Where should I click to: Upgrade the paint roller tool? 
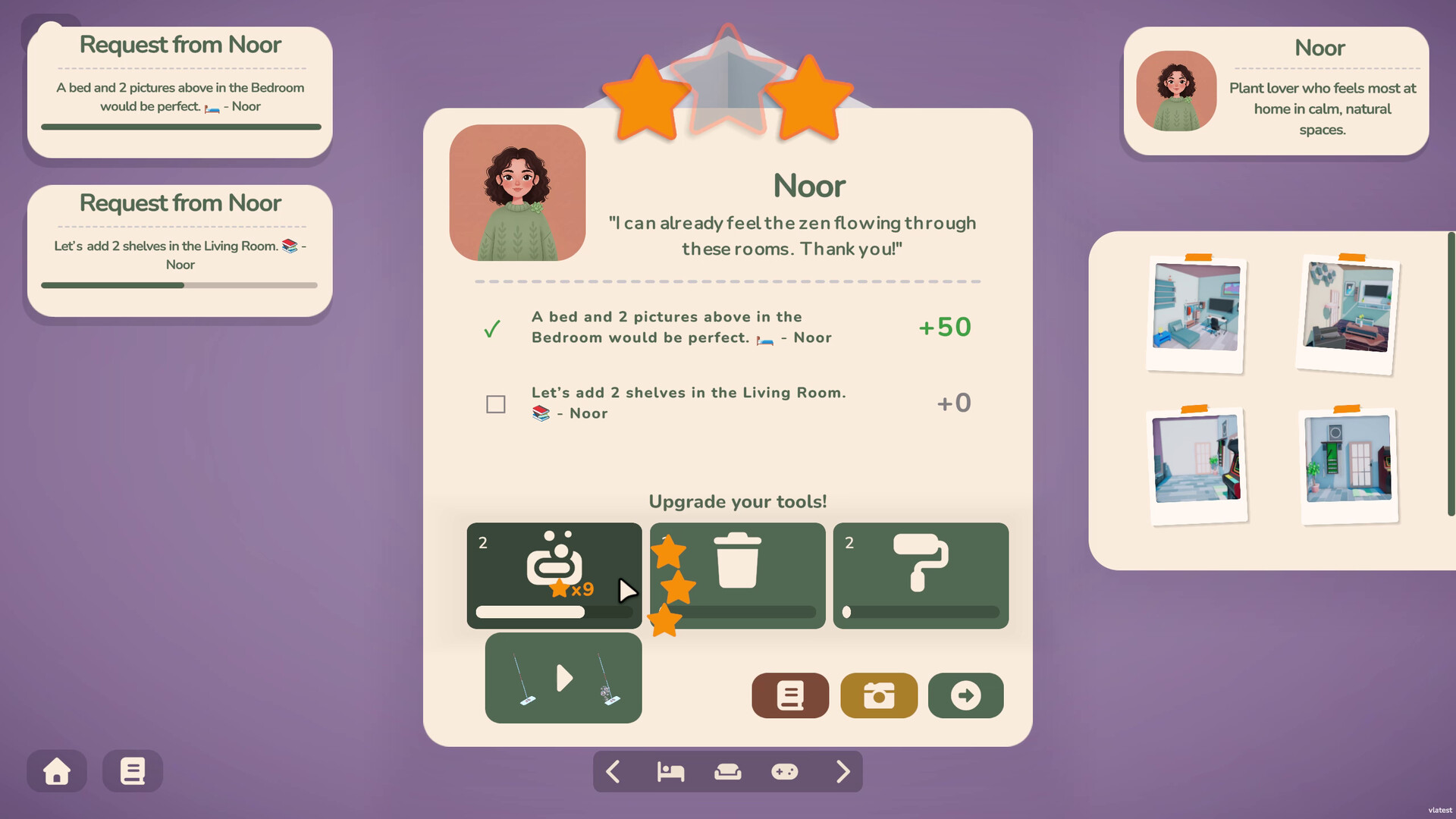pos(921,574)
